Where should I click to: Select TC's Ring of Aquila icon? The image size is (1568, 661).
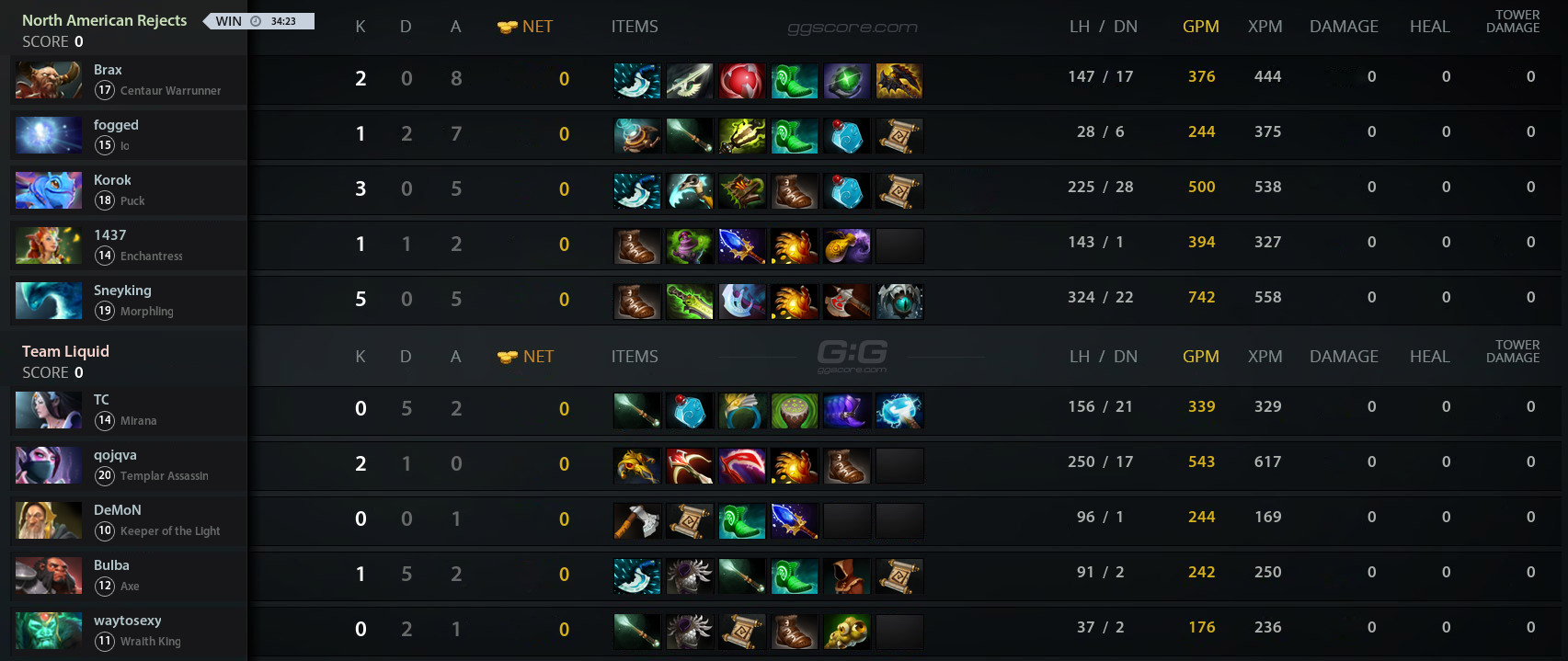(741, 411)
